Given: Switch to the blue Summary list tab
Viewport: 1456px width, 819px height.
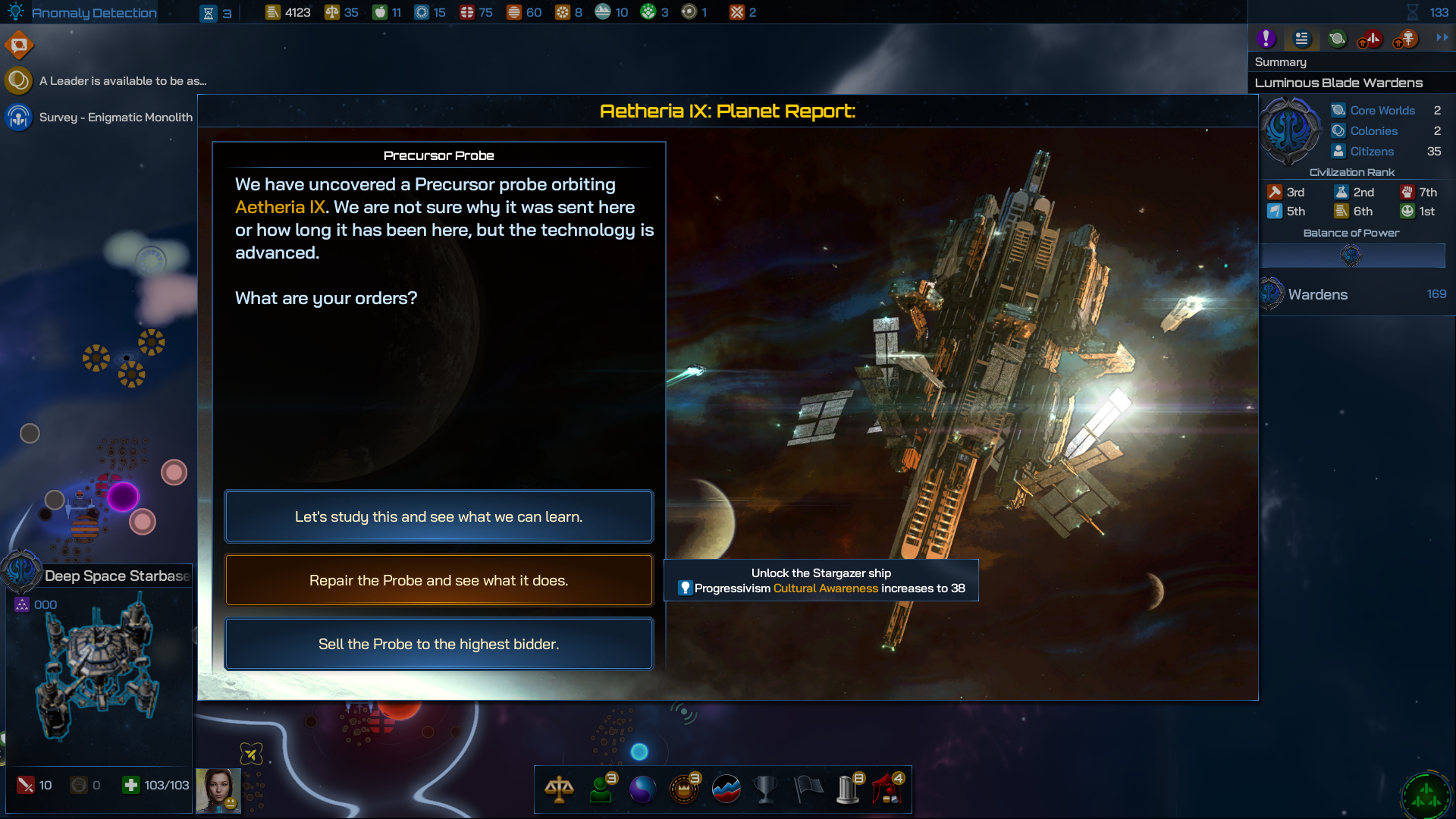Looking at the screenshot, I should point(1301,38).
